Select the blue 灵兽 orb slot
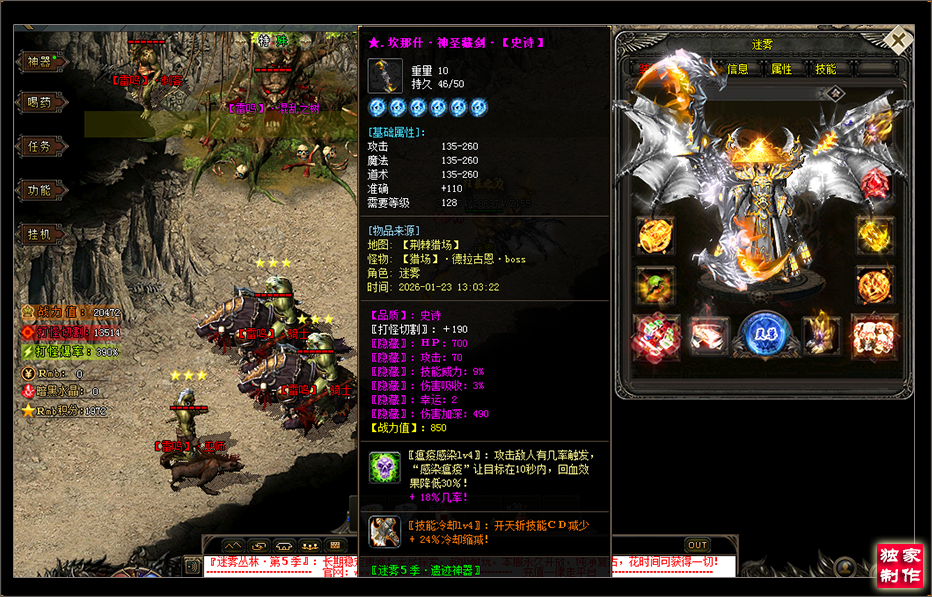 763,334
